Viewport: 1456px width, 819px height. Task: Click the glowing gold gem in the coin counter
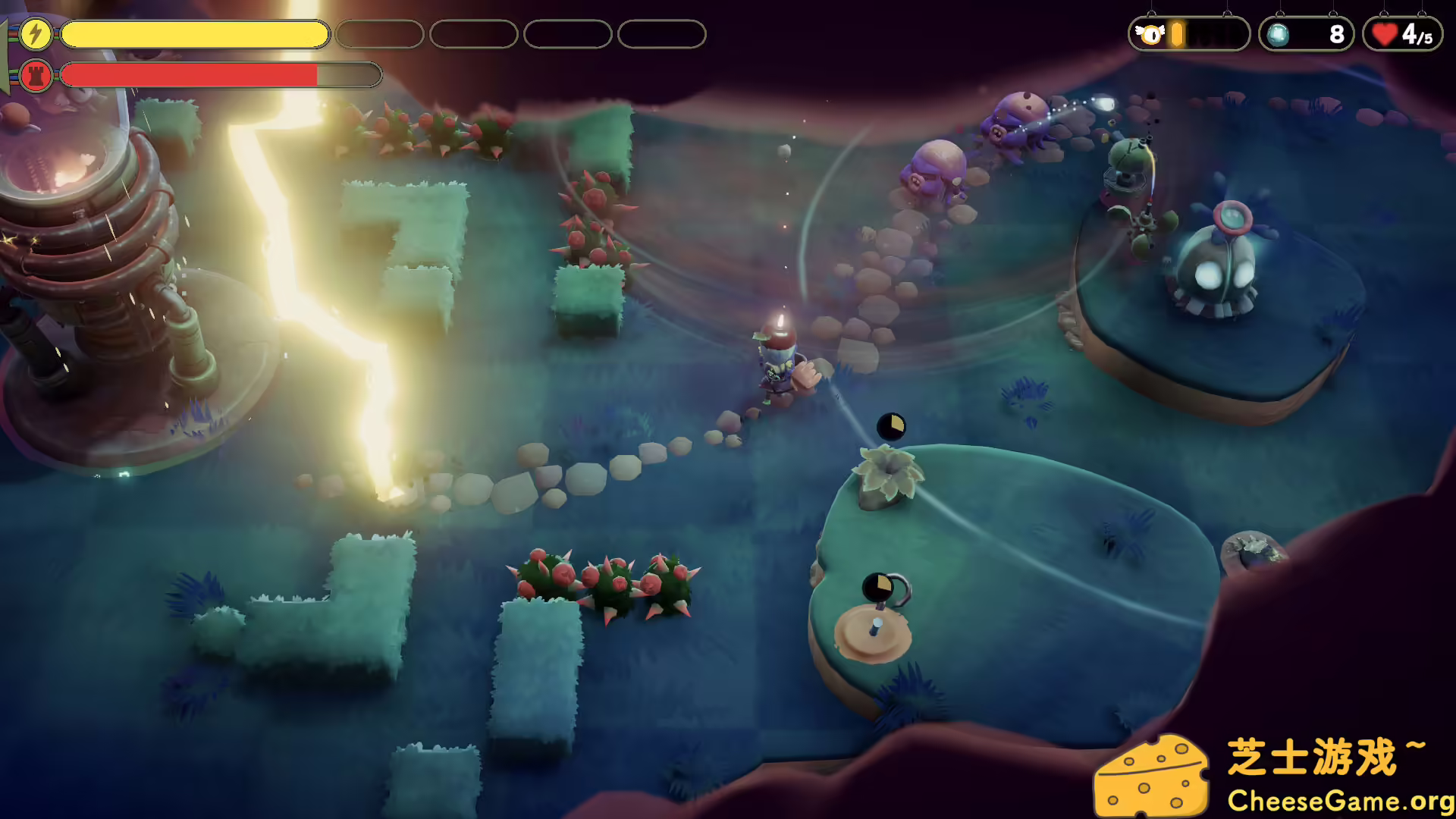coord(1176,33)
